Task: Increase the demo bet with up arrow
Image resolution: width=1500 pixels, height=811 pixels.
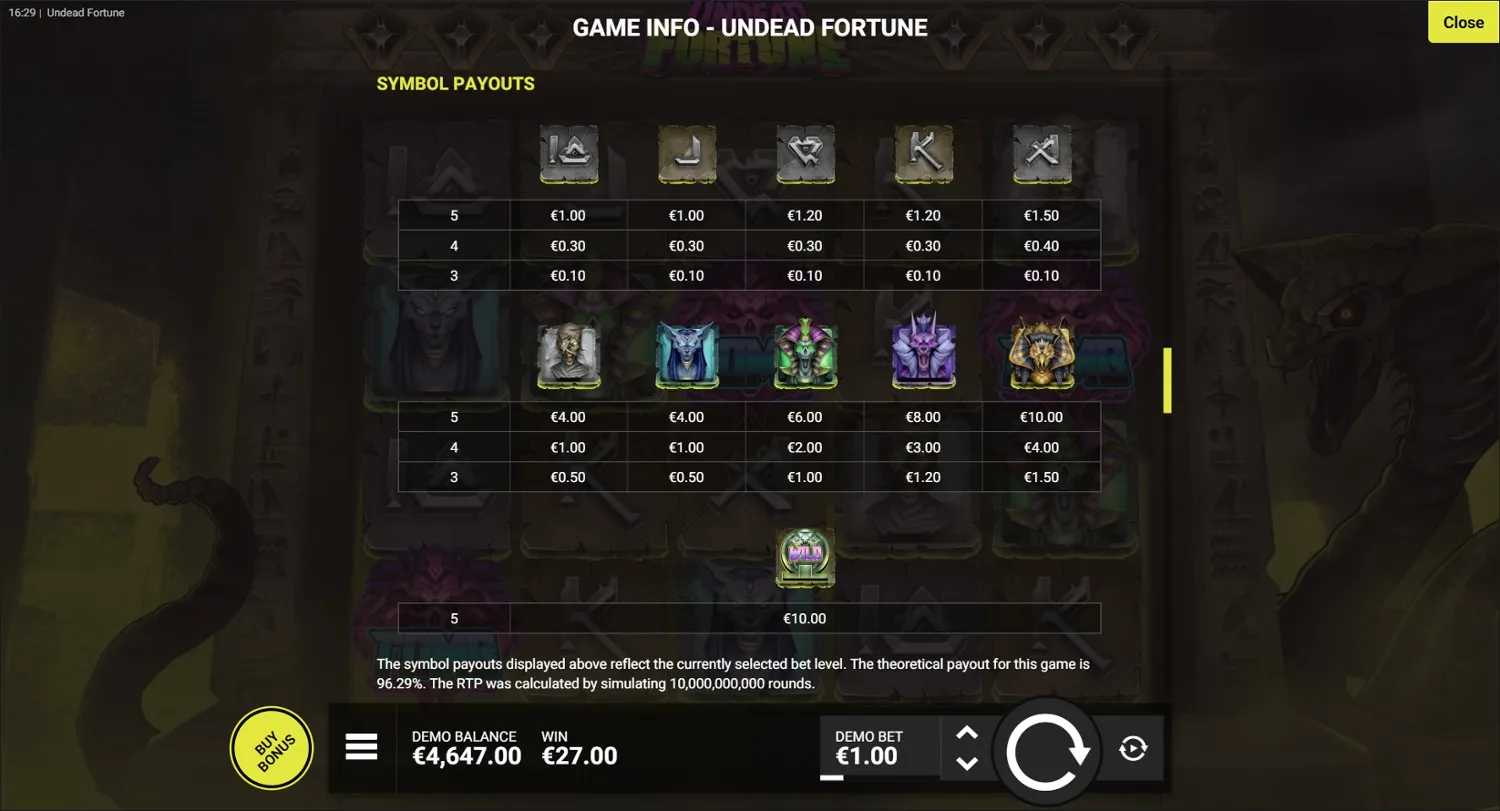Action: [967, 733]
